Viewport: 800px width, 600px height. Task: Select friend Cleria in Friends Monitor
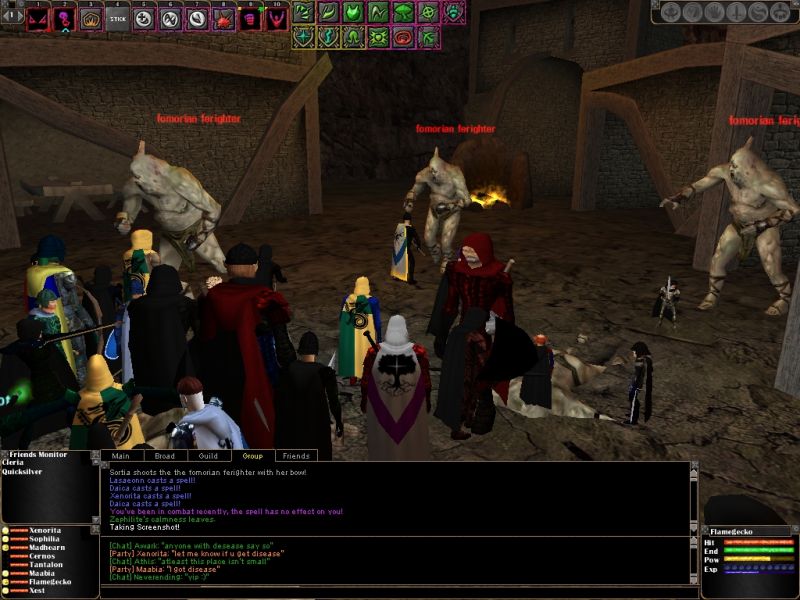14,465
